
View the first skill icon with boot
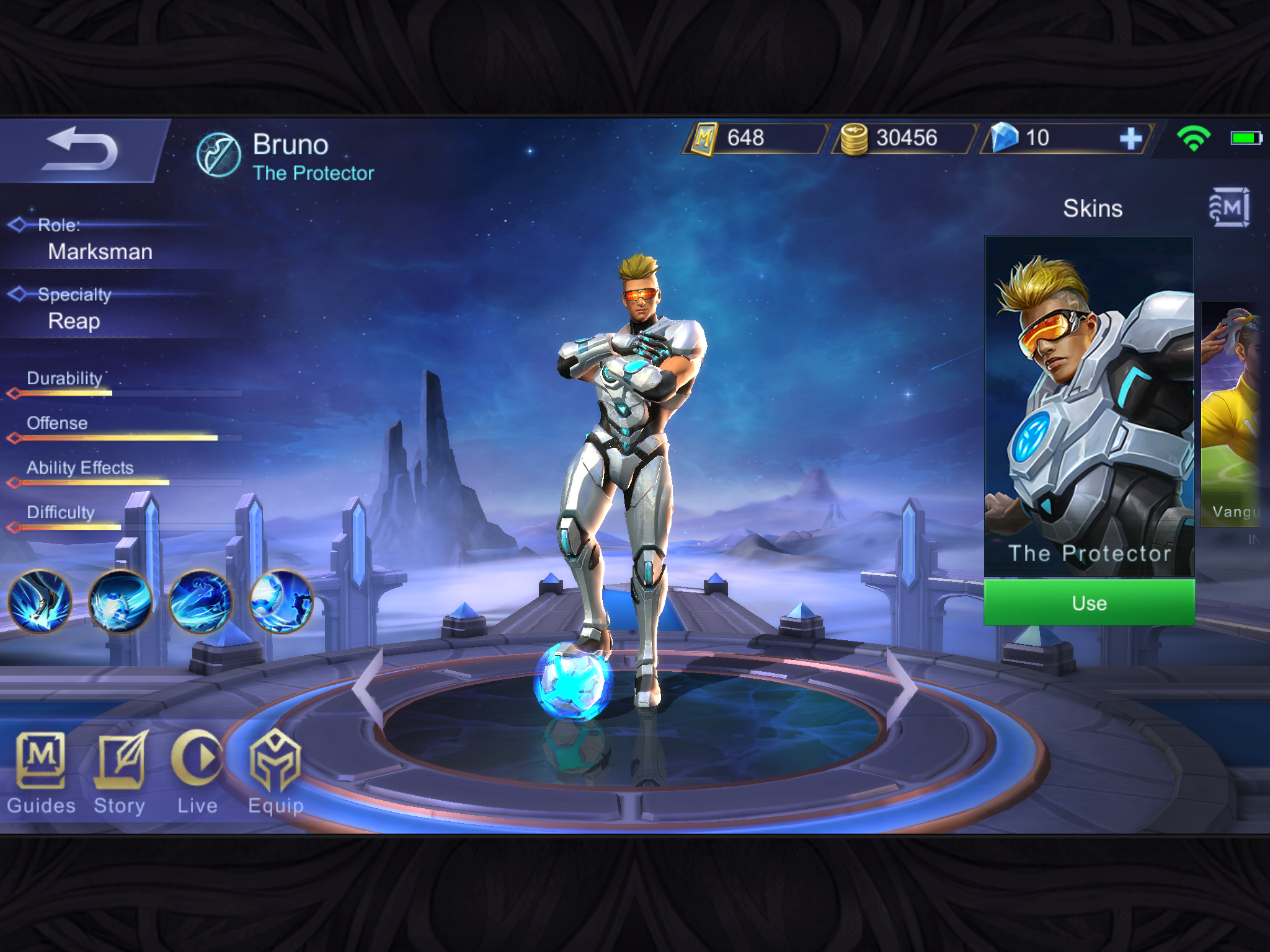[40, 601]
